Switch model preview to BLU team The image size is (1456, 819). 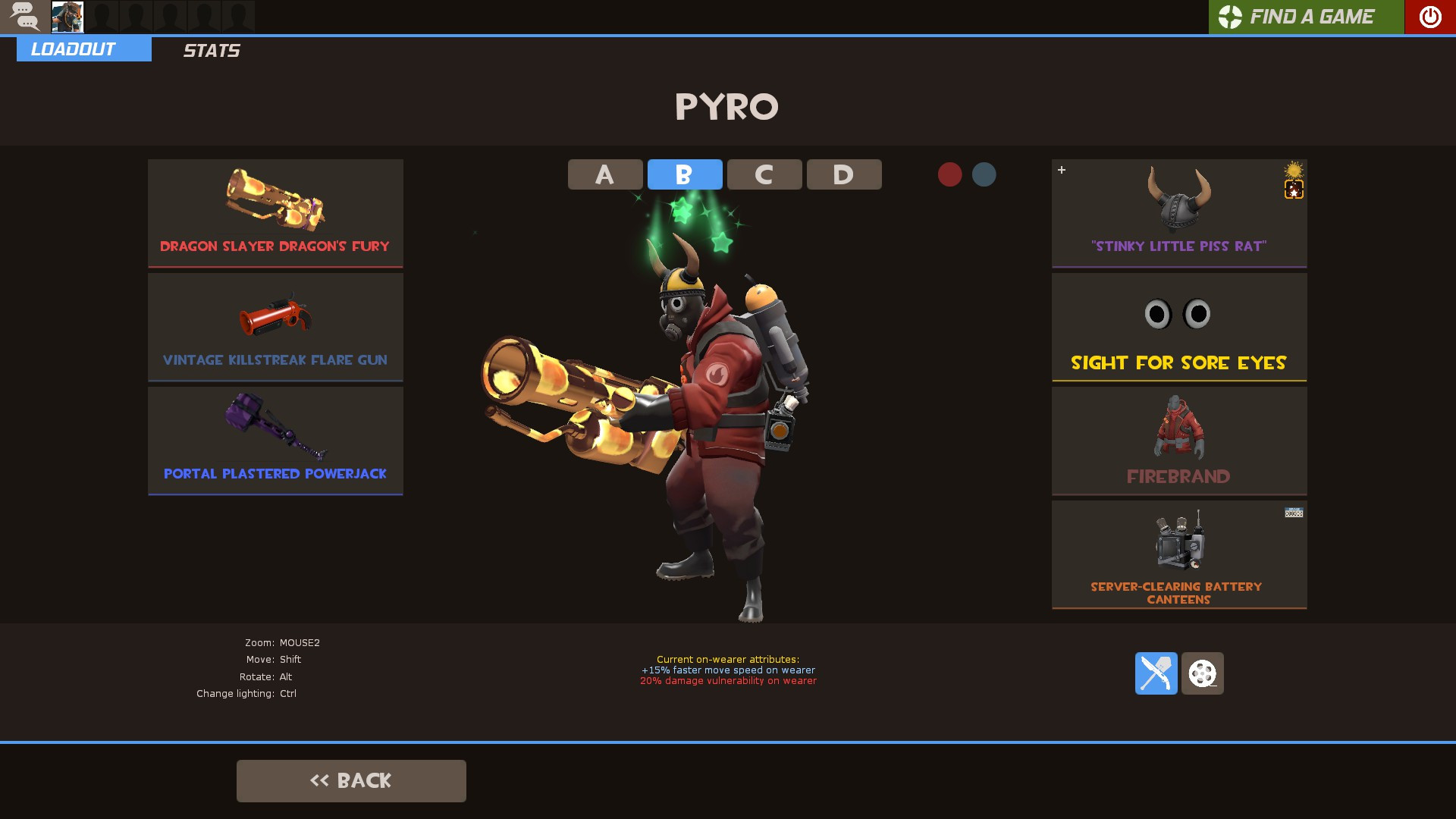coord(984,174)
